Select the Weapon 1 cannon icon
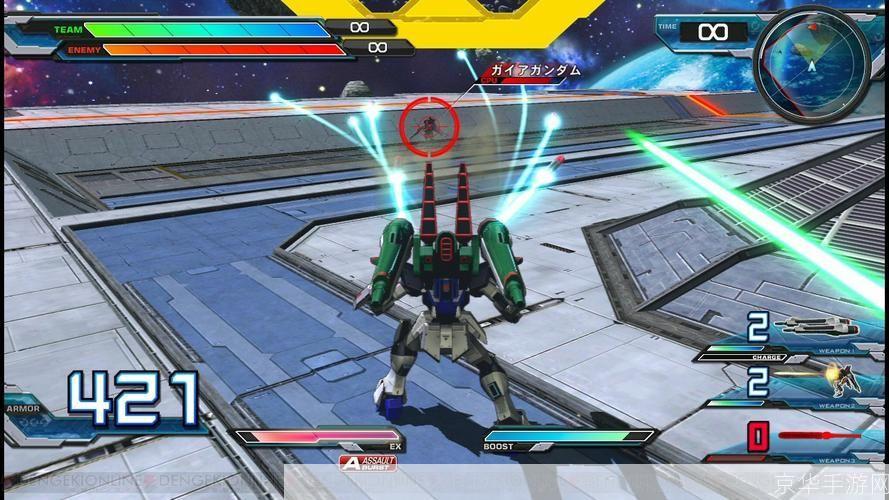Viewport: 889px width, 500px height. tap(815, 325)
